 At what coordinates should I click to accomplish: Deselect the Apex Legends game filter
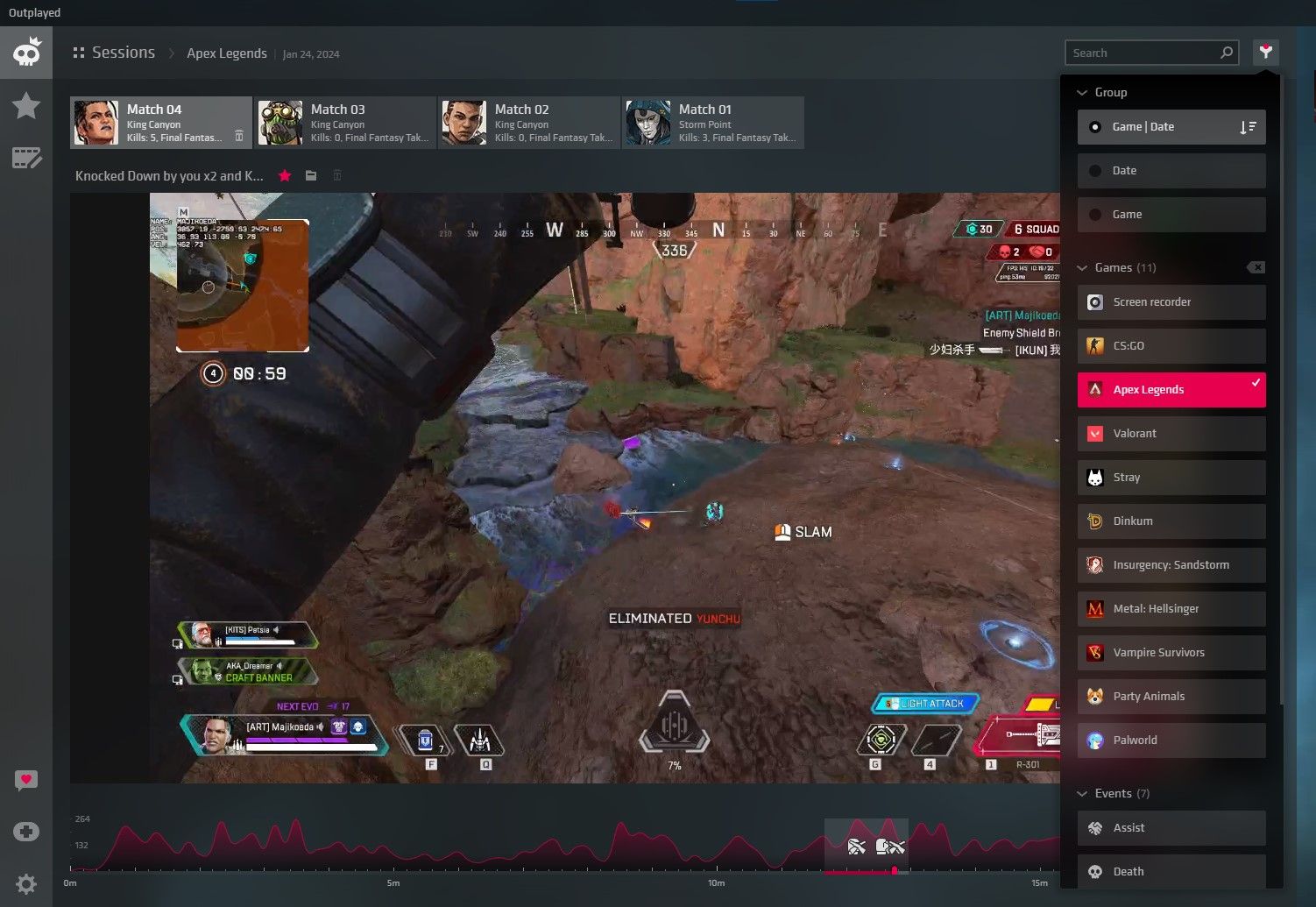[x=1171, y=389]
